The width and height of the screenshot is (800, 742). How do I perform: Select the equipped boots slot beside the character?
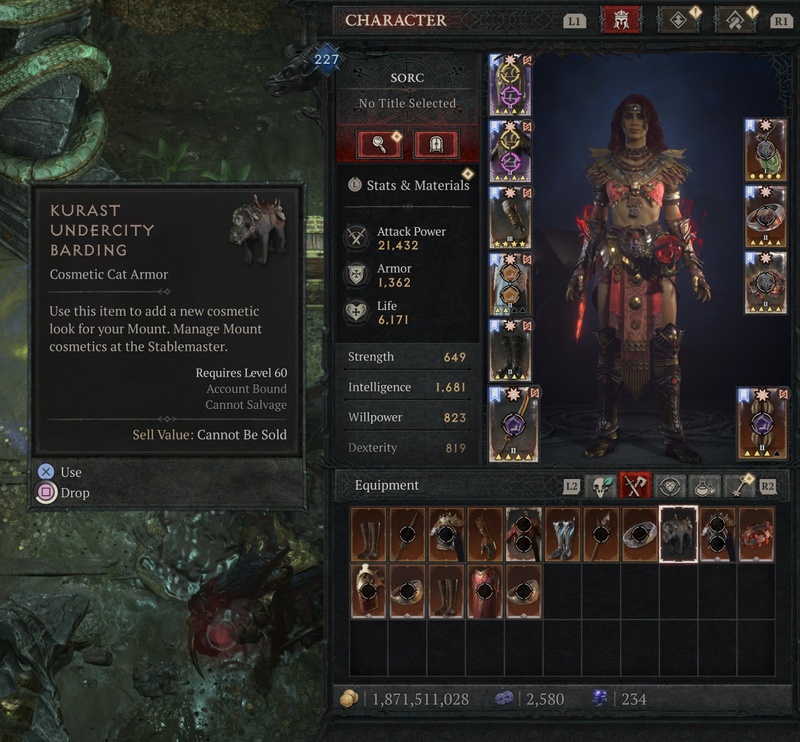(x=510, y=348)
